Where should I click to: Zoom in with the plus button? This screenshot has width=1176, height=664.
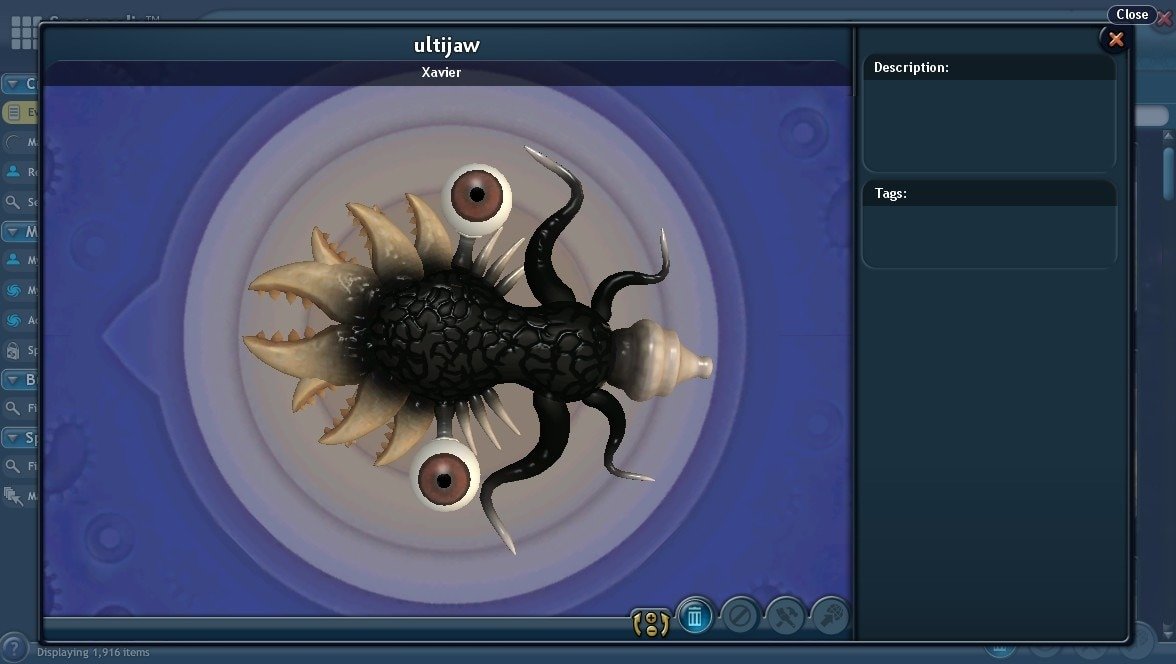[651, 616]
